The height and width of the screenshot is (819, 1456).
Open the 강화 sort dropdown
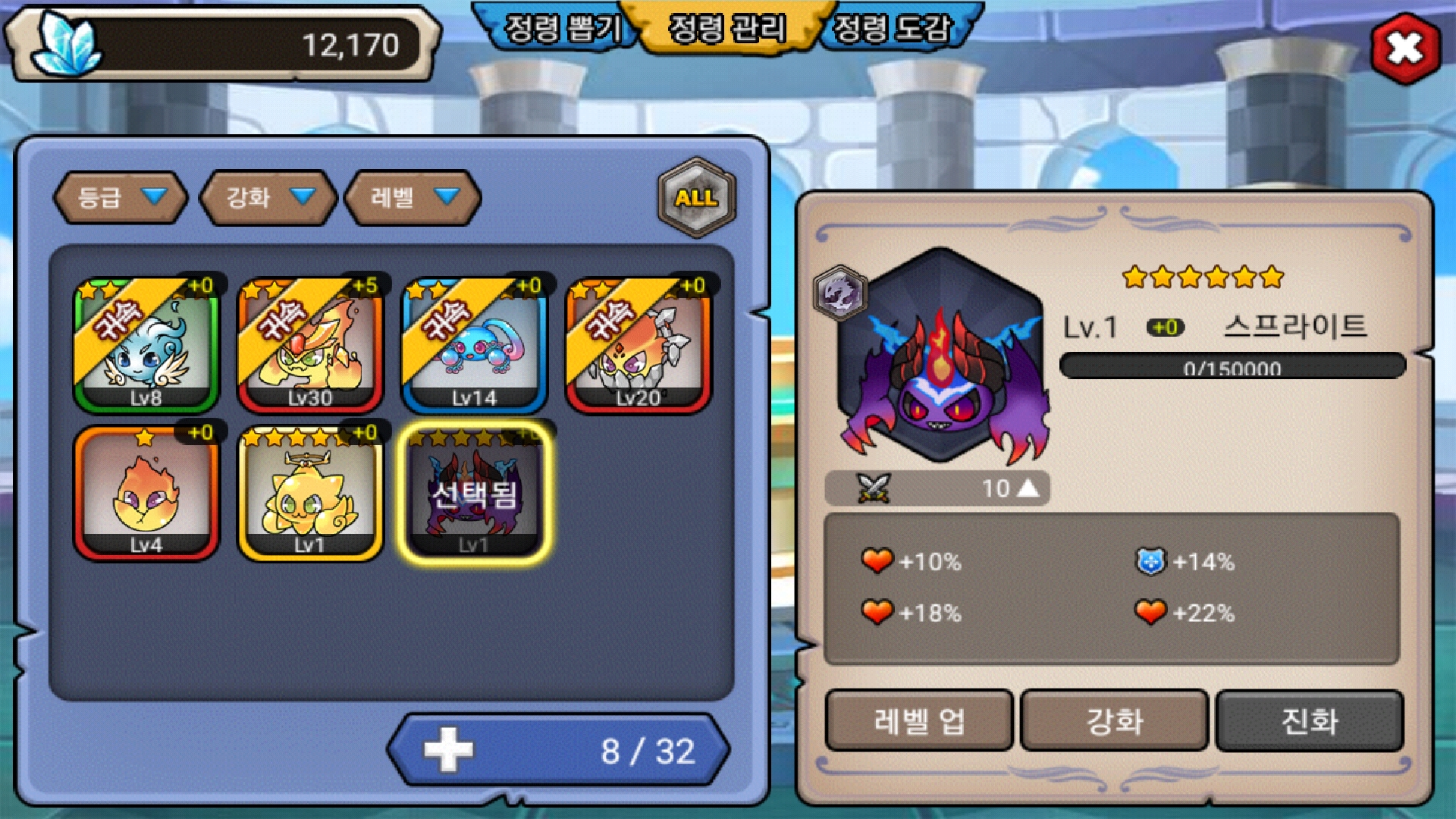click(x=268, y=197)
